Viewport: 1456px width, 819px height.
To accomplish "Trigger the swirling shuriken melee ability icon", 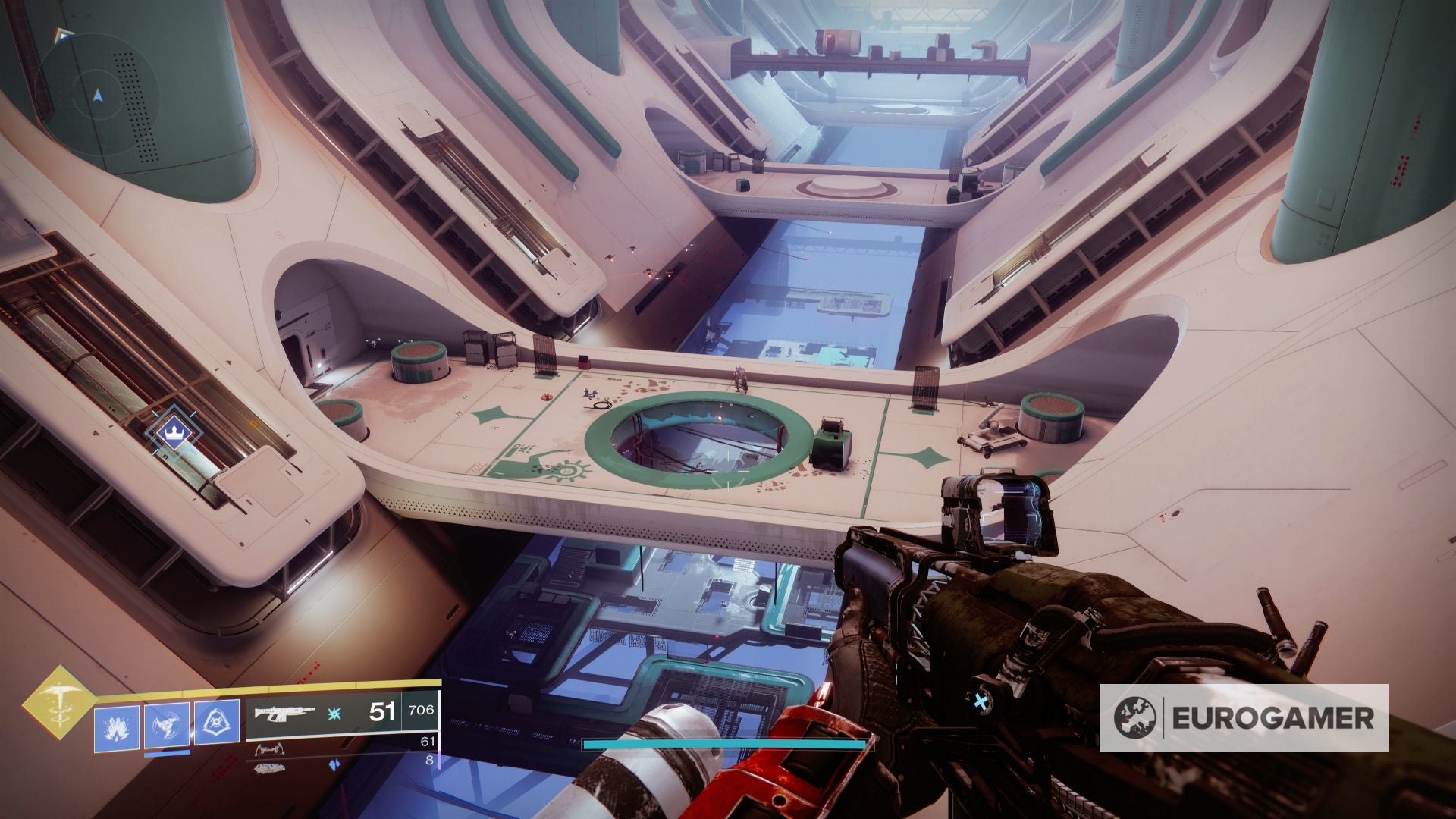I will point(167,729).
